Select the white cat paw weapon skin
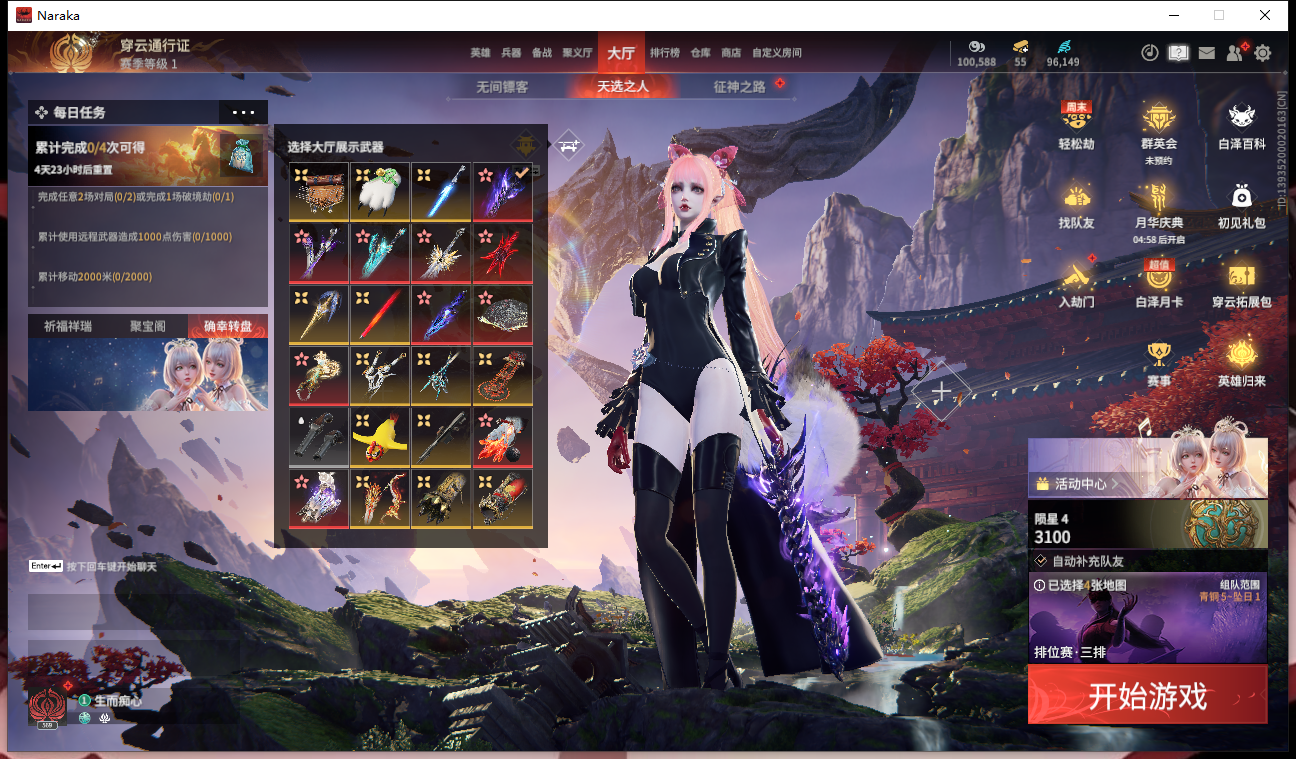 point(380,191)
